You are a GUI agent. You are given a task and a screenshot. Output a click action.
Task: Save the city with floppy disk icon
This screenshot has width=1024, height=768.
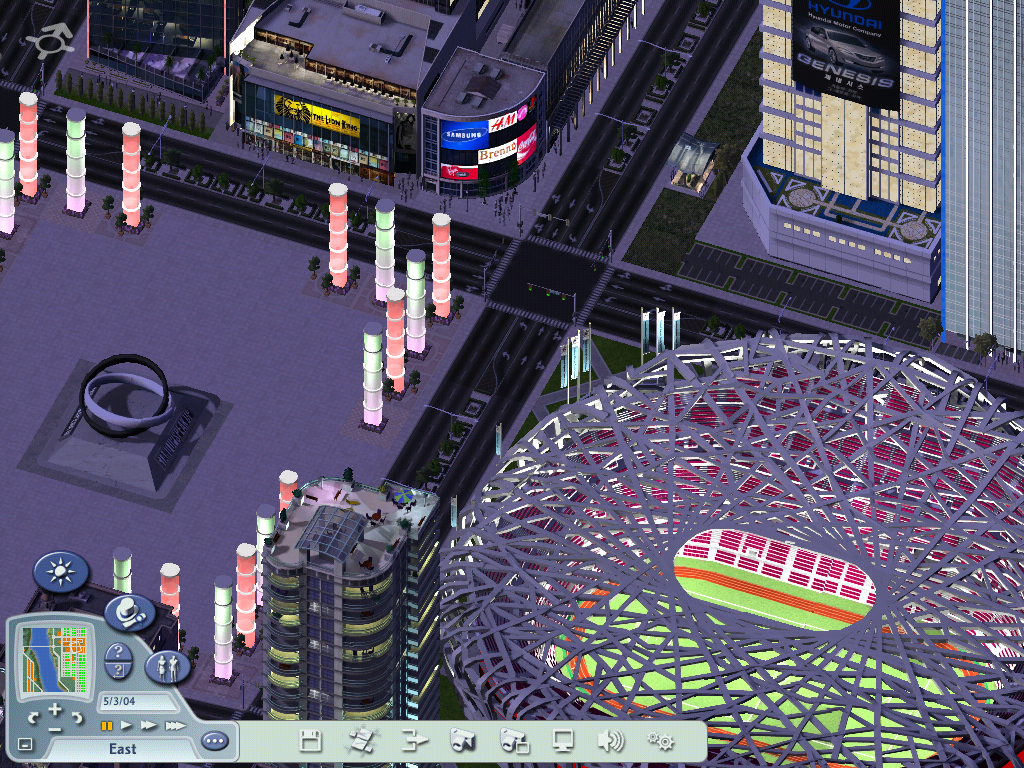(310, 741)
